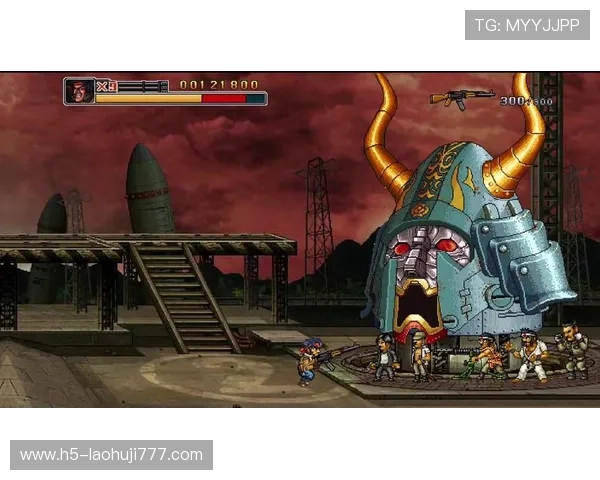Click the player character portrait
Screen dimensions: 600x480
(79, 91)
